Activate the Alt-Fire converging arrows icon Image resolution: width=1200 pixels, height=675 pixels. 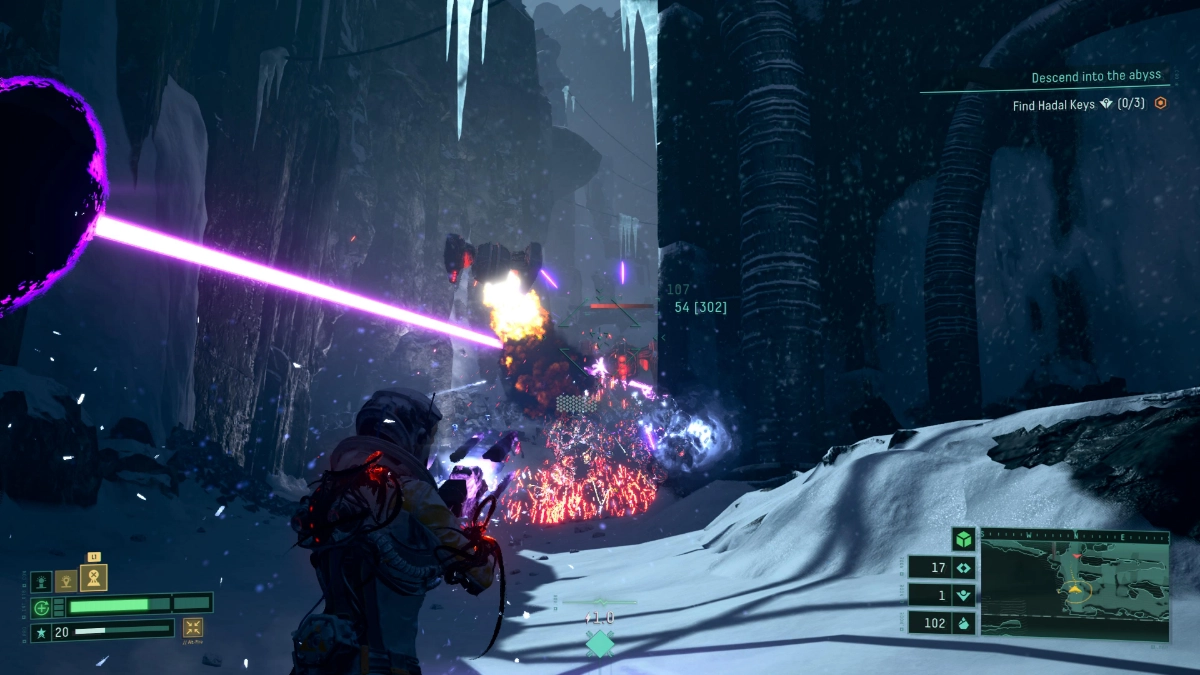[x=193, y=628]
